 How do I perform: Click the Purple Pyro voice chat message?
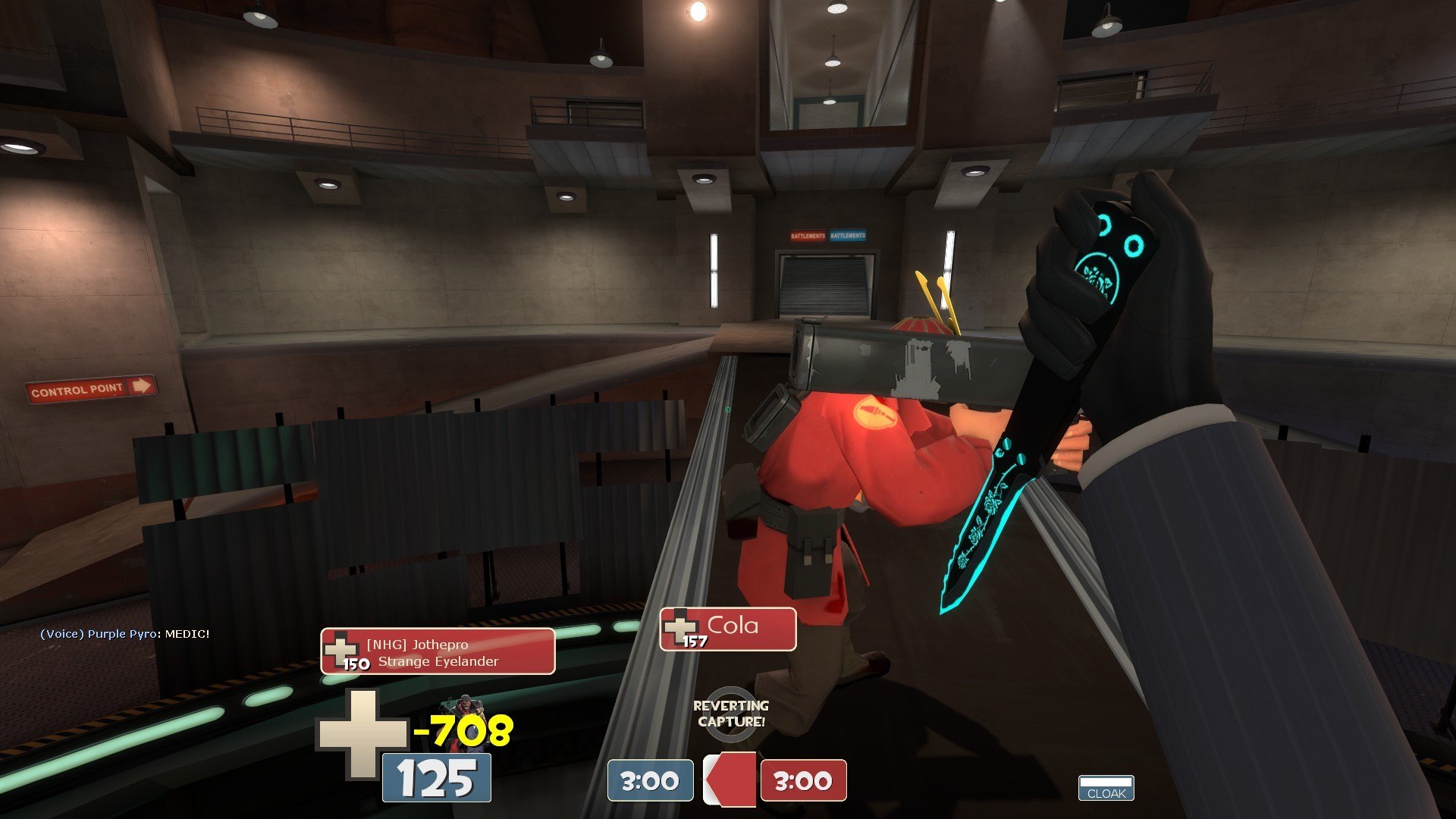[x=124, y=634]
